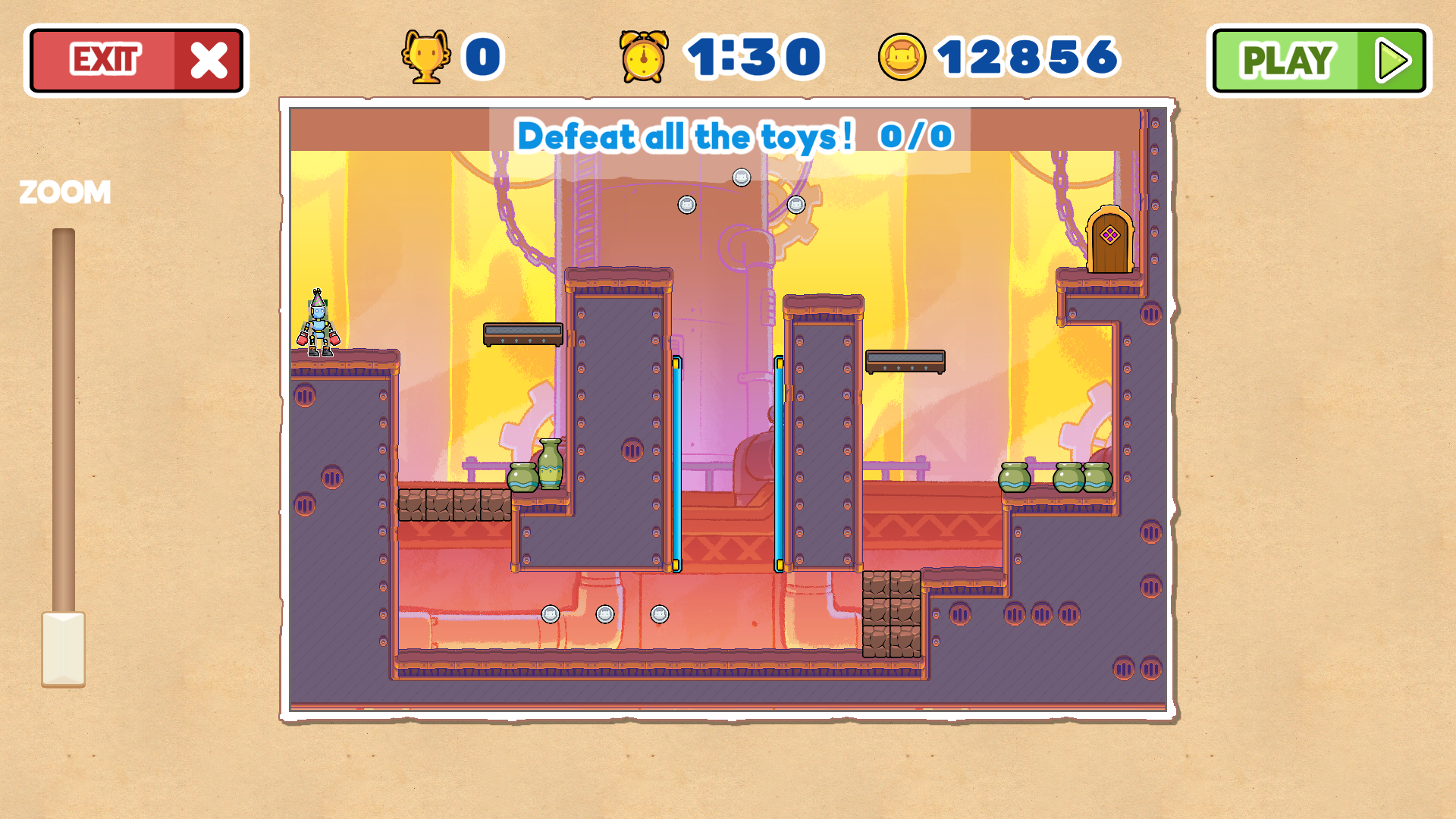
Task: Click the zoom slider handle
Action: pyautogui.click(x=64, y=649)
